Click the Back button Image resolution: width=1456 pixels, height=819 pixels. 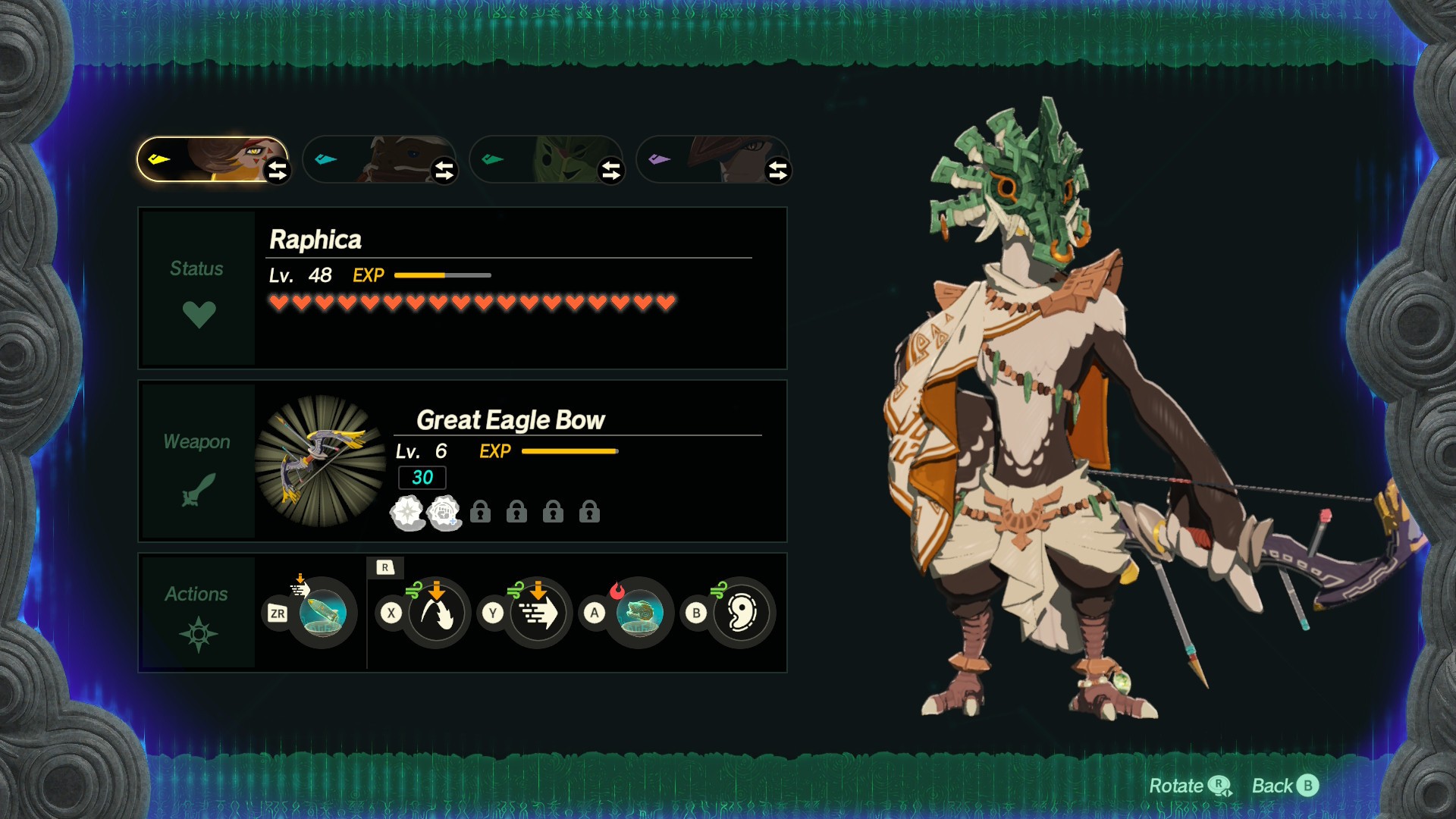click(1285, 786)
